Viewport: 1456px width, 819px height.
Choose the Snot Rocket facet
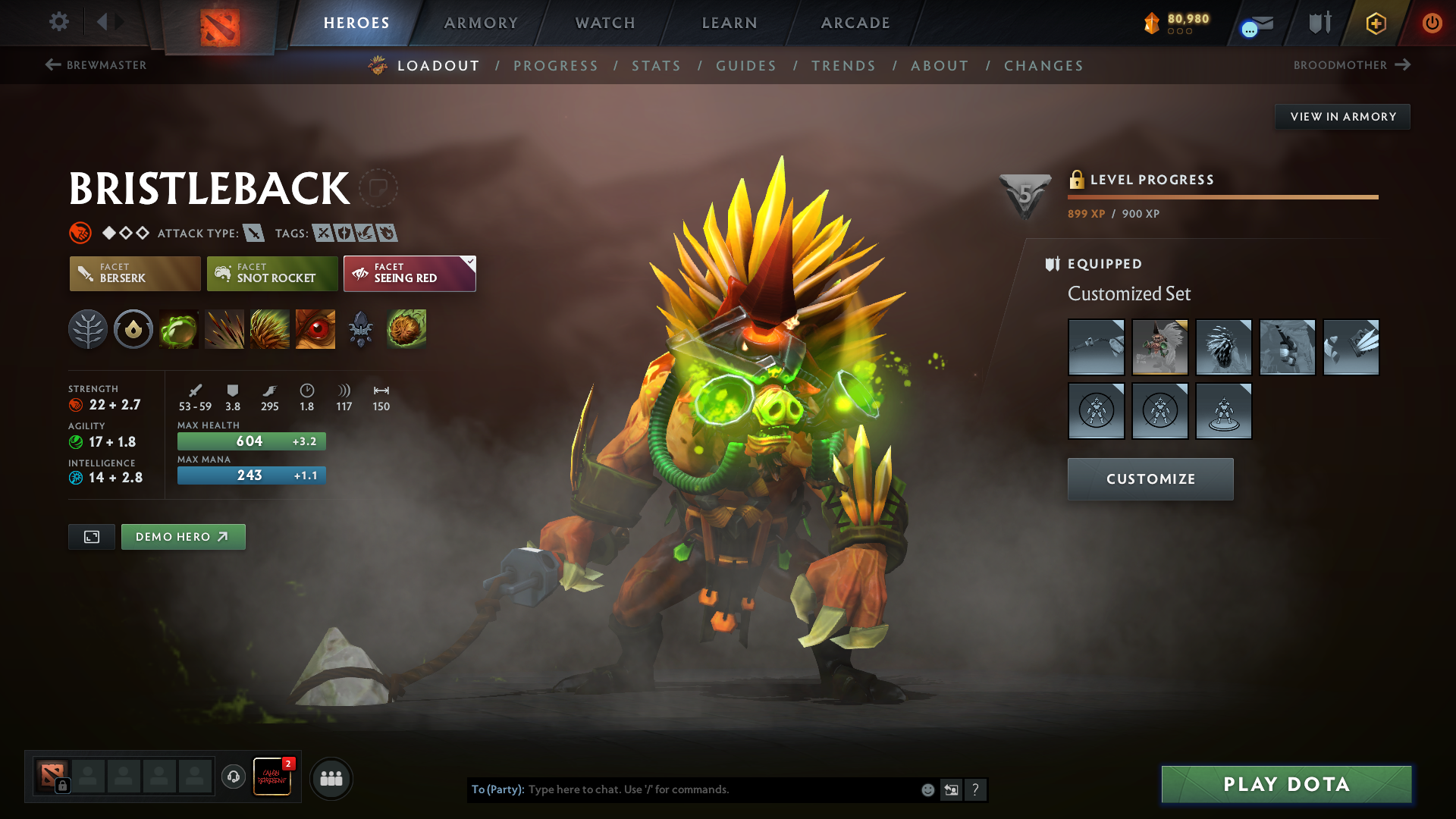[x=272, y=274]
